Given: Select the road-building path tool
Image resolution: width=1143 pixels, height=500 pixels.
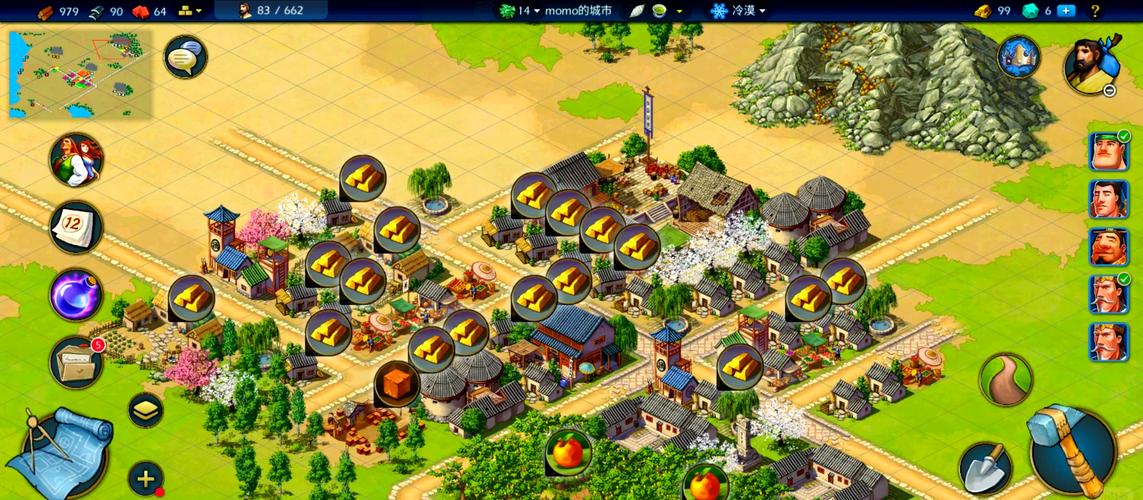Looking at the screenshot, I should tap(1005, 378).
